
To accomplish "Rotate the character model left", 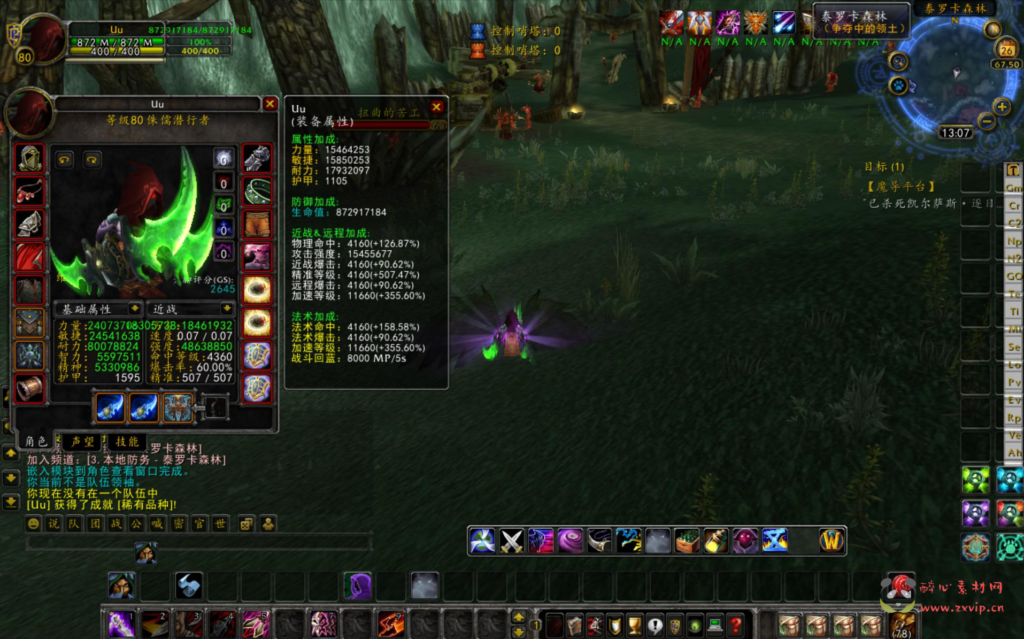I will click(x=64, y=159).
